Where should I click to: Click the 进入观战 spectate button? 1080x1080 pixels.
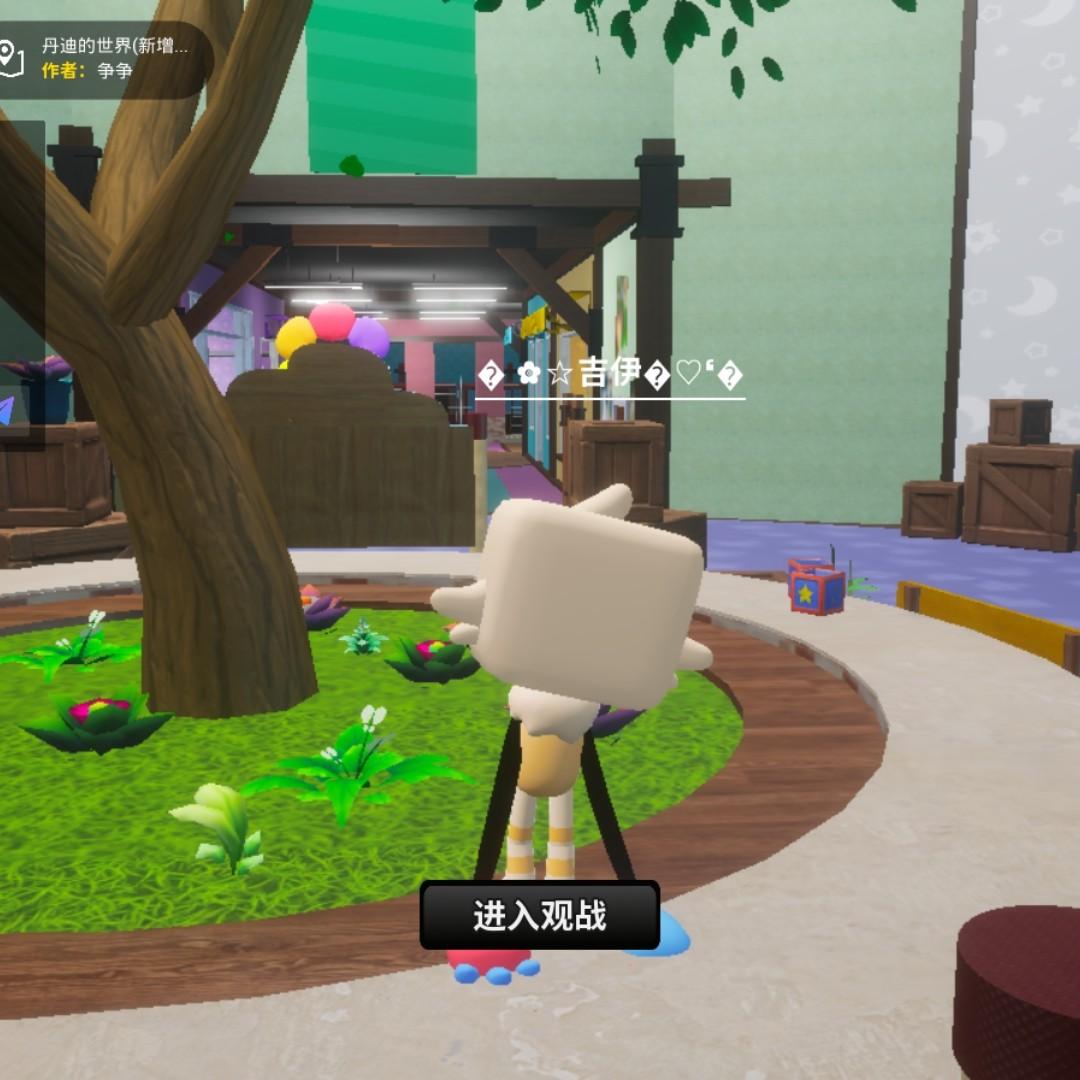540,915
